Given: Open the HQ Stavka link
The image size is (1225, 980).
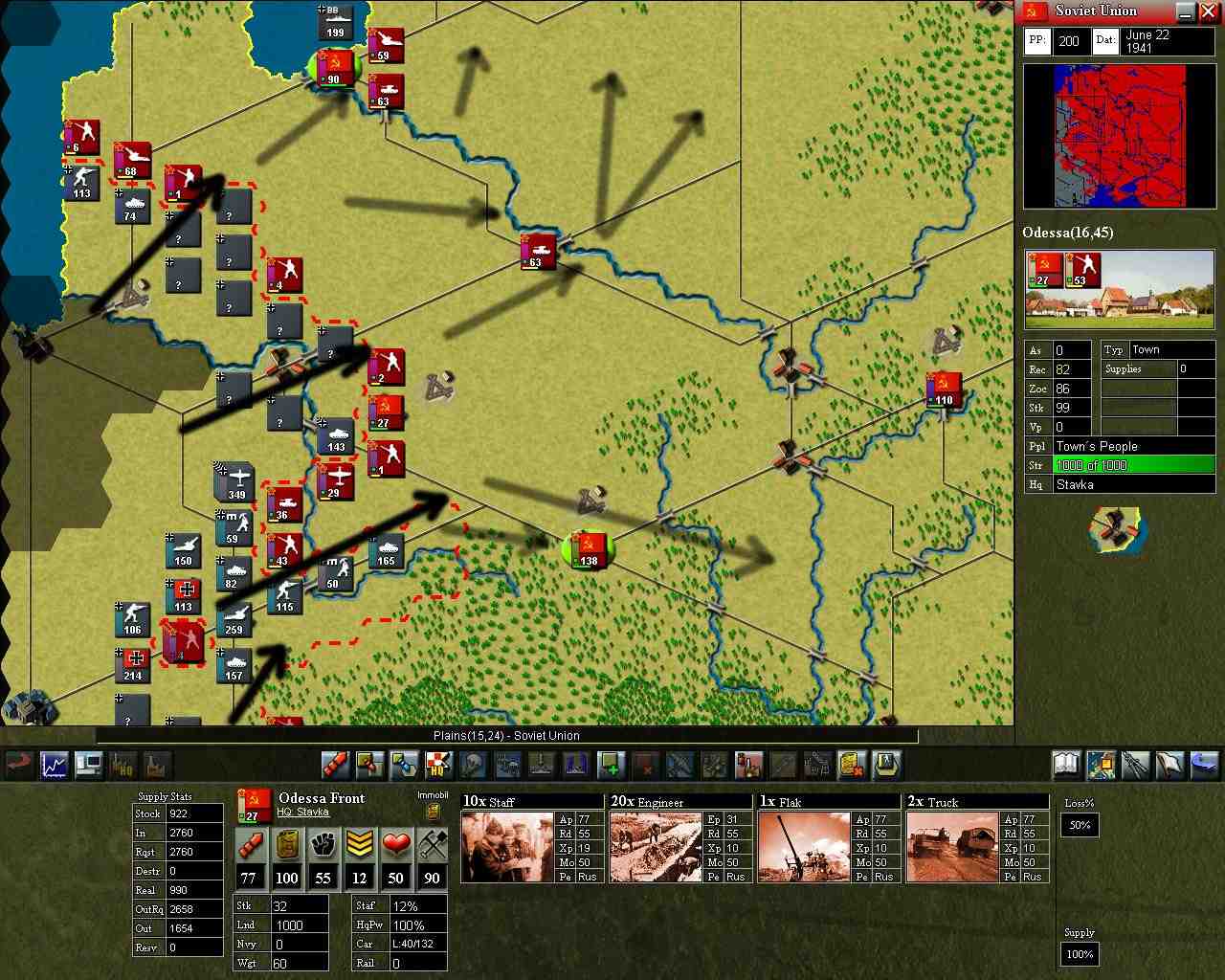Looking at the screenshot, I should (x=305, y=810).
